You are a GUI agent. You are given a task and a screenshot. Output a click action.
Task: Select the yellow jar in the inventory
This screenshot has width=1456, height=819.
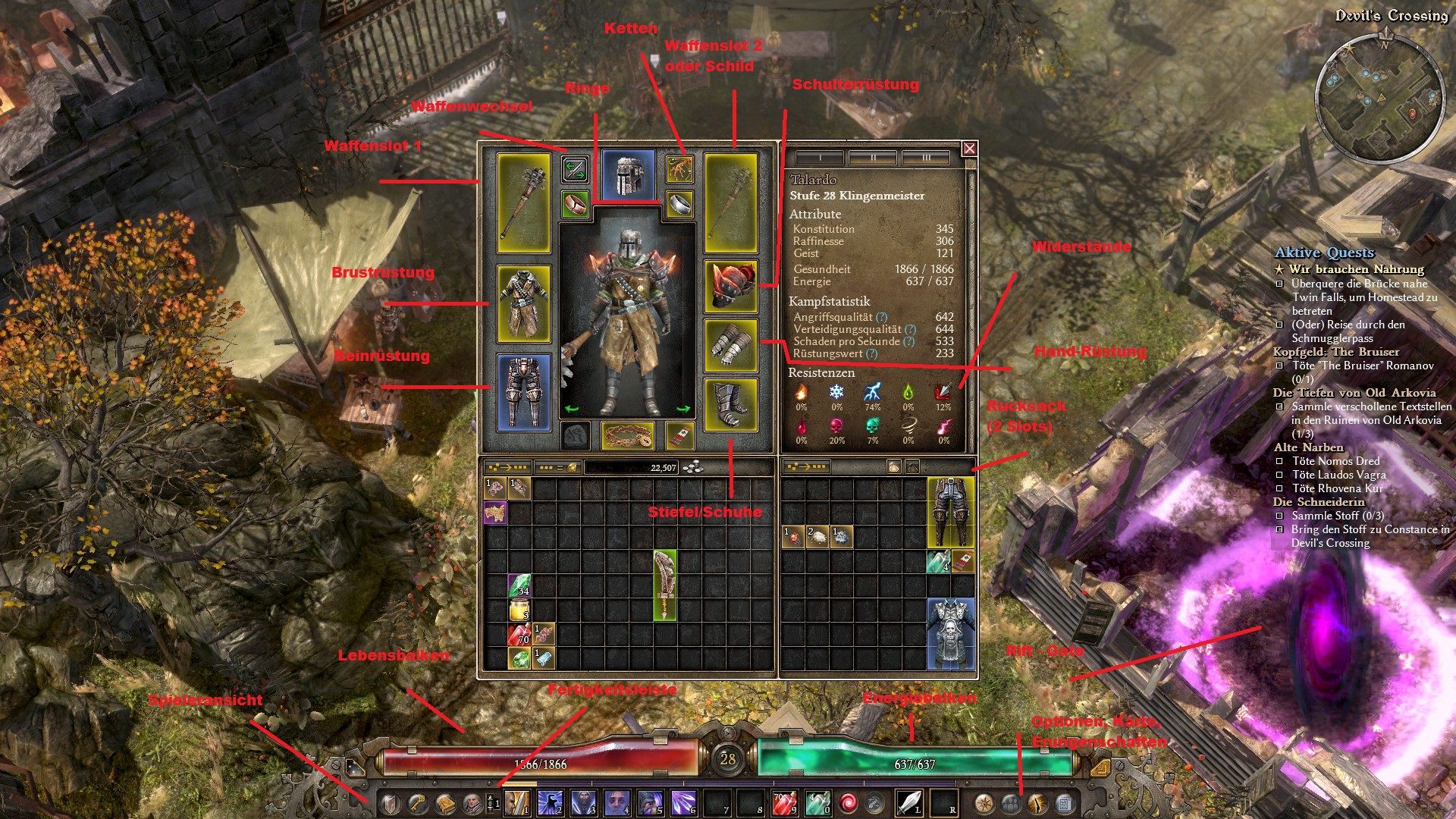tap(519, 610)
